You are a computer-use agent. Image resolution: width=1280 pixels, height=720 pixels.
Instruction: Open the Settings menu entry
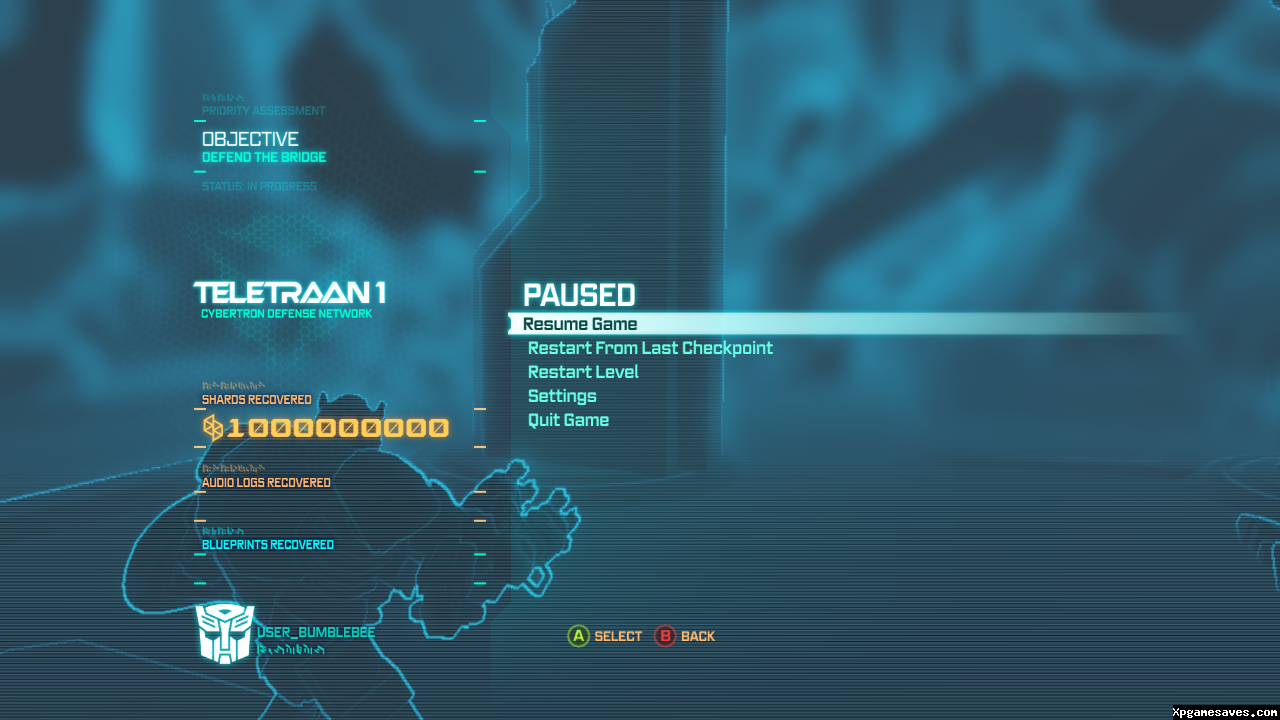562,396
